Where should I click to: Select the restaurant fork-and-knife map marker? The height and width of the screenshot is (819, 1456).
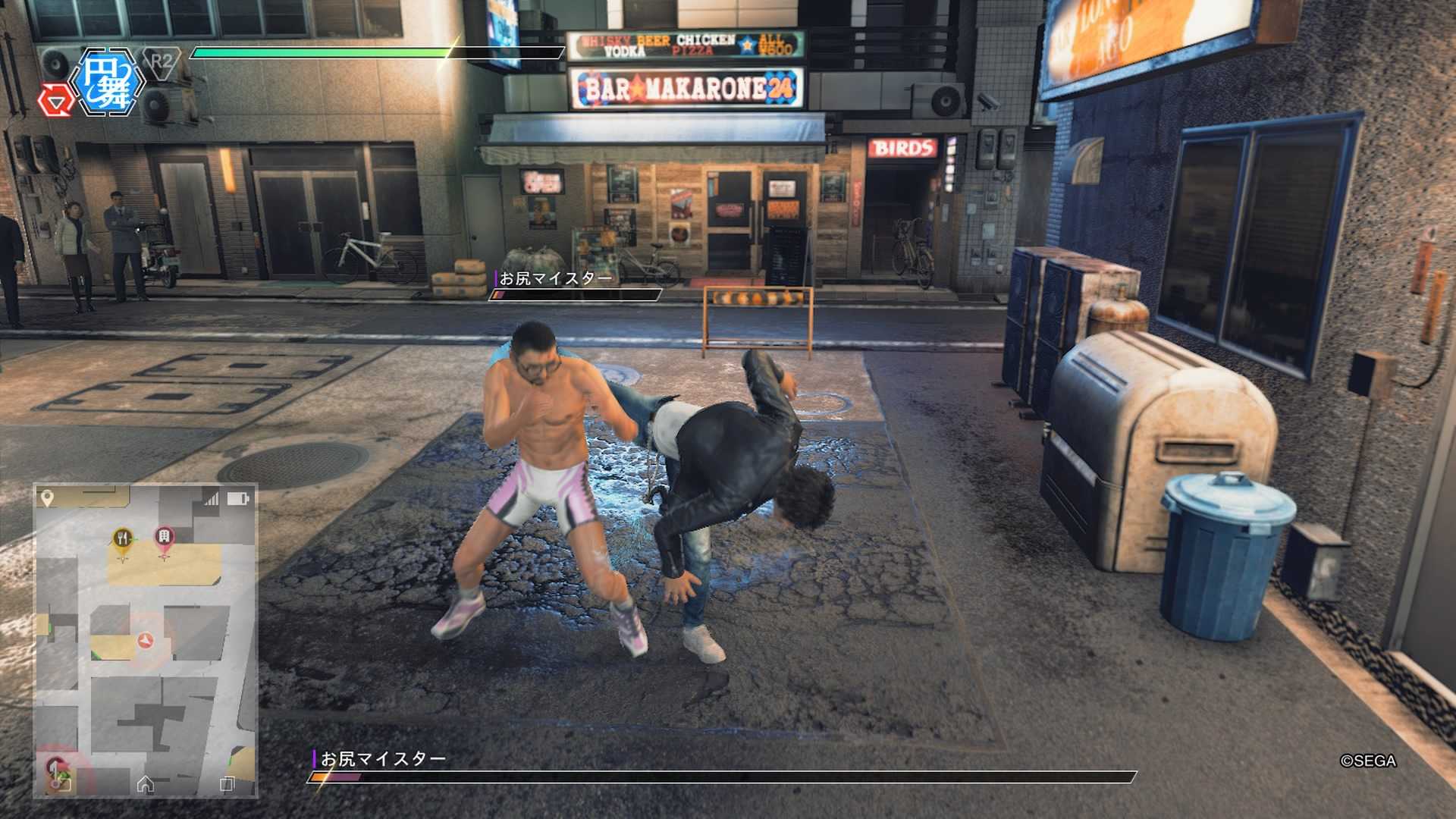pyautogui.click(x=123, y=539)
